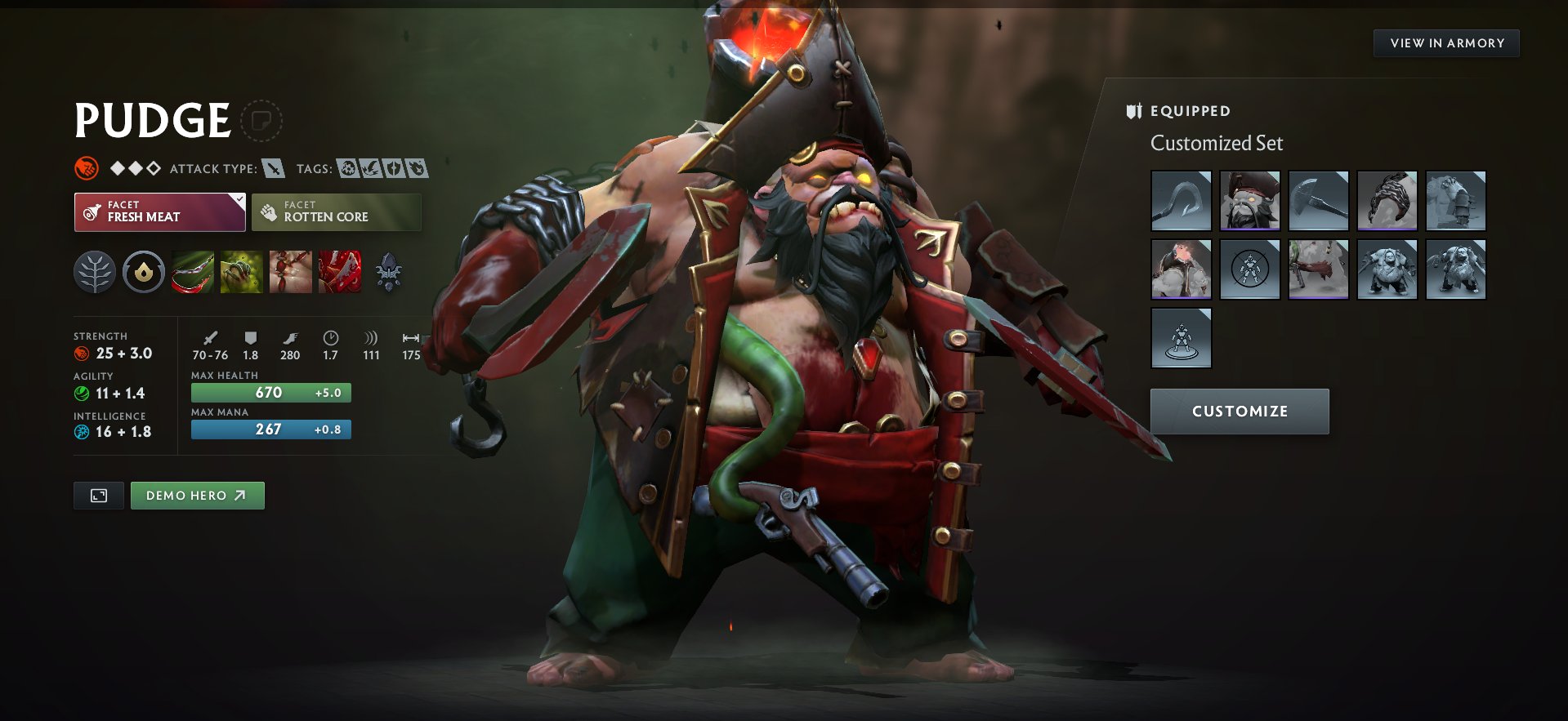Open Pudge's talent tree icon

[x=95, y=273]
